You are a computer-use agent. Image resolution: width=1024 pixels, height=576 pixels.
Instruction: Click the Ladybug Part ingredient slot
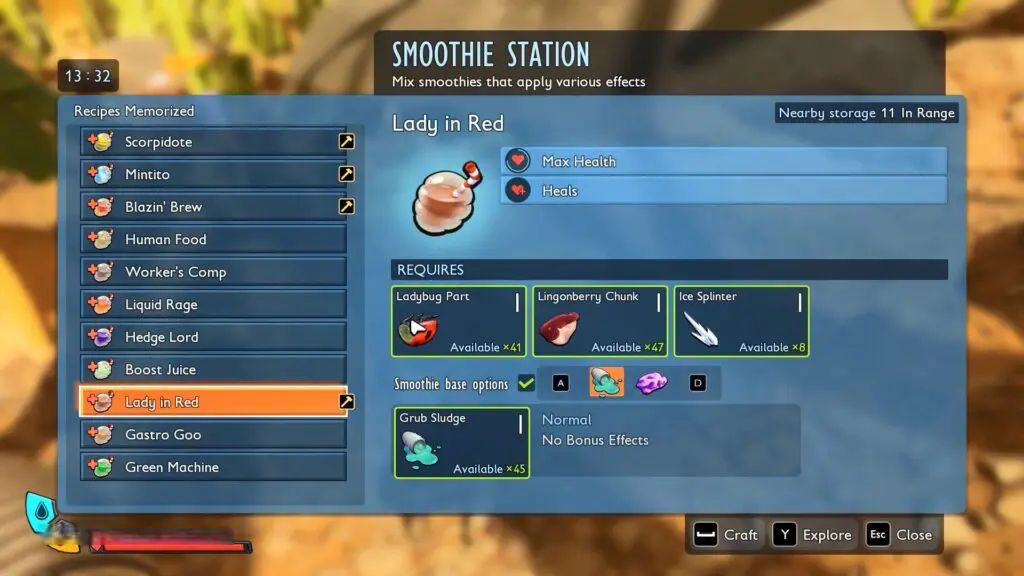(x=459, y=321)
